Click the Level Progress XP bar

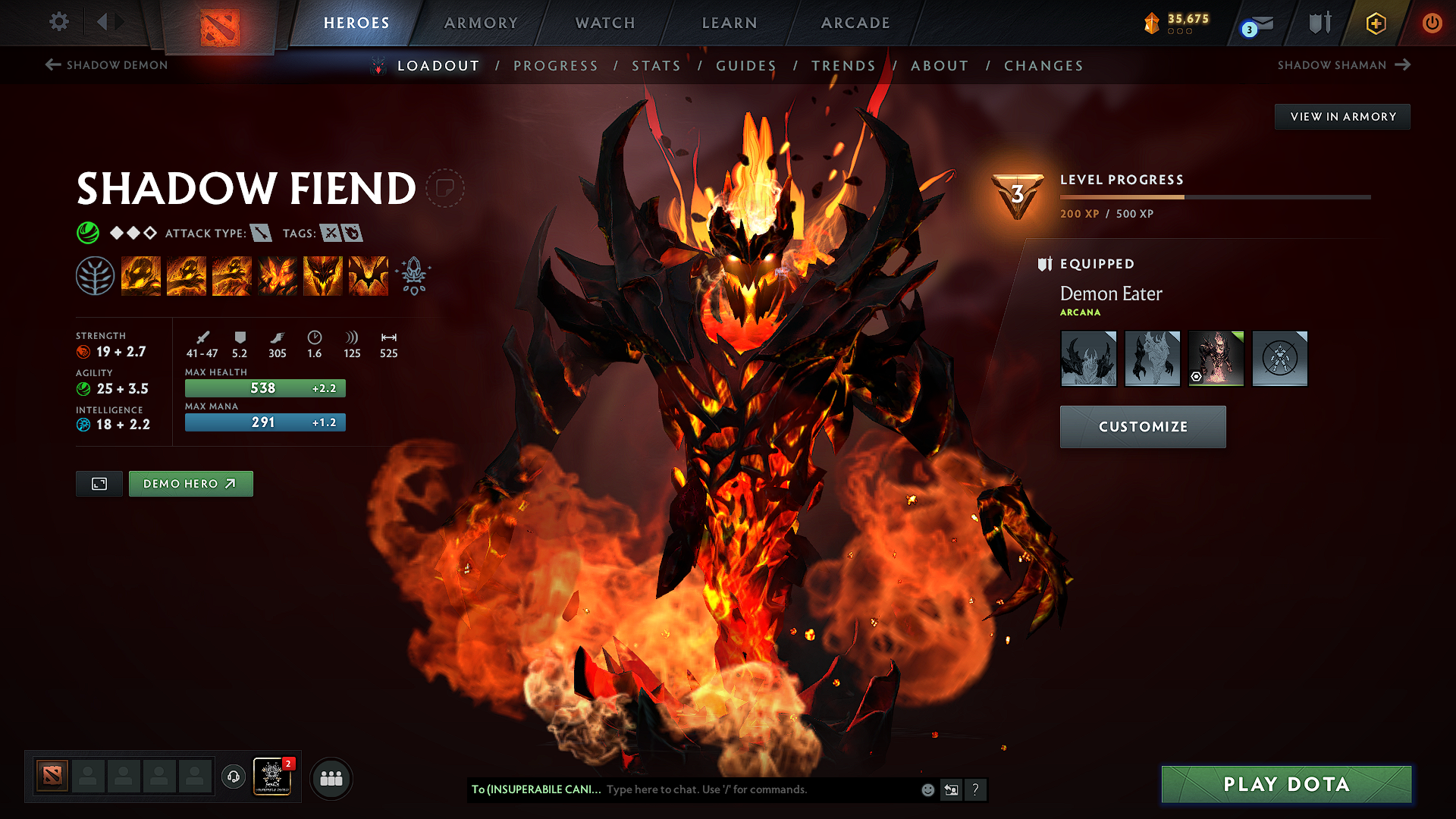tap(1213, 196)
